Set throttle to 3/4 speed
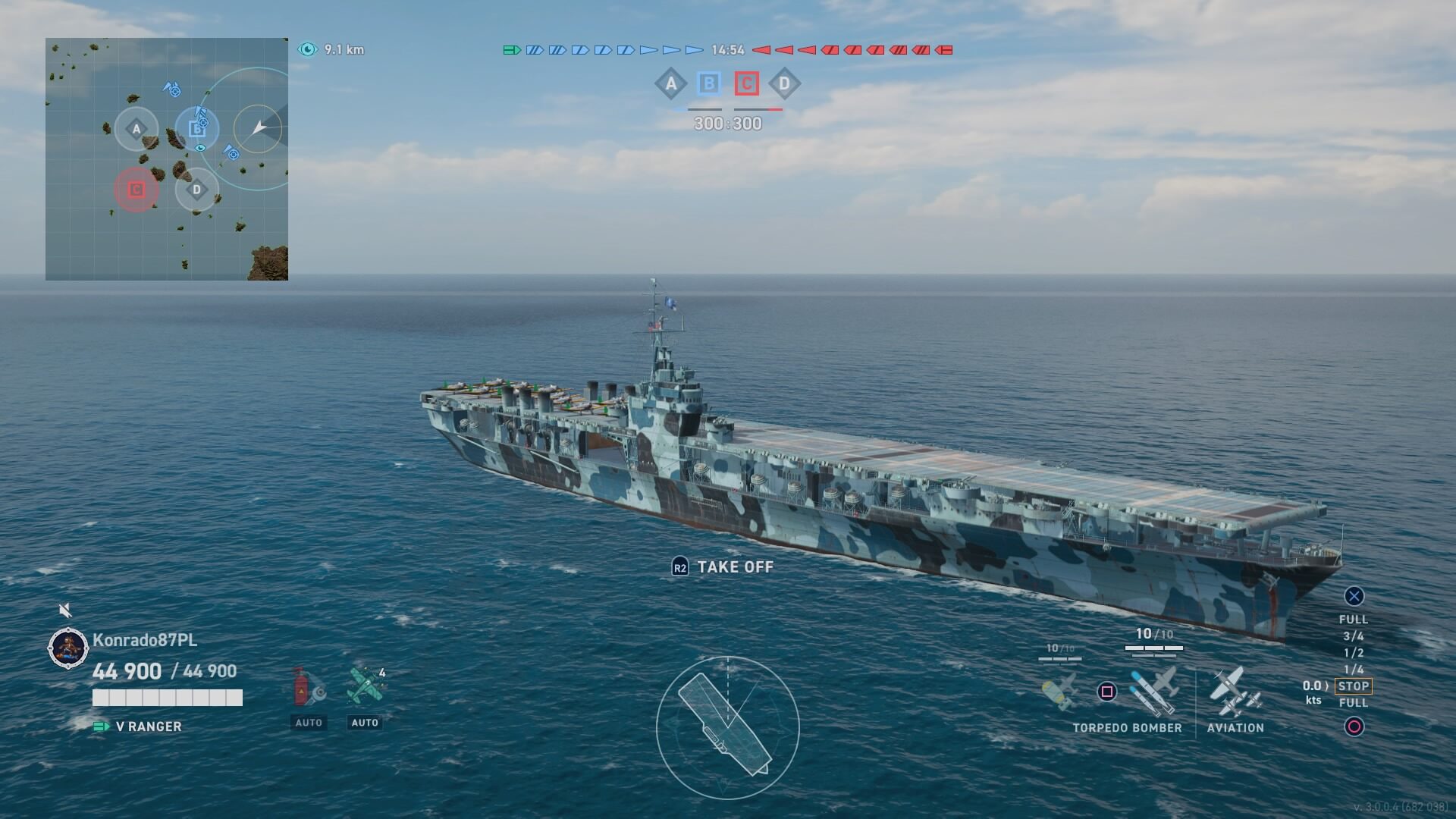 [1354, 636]
